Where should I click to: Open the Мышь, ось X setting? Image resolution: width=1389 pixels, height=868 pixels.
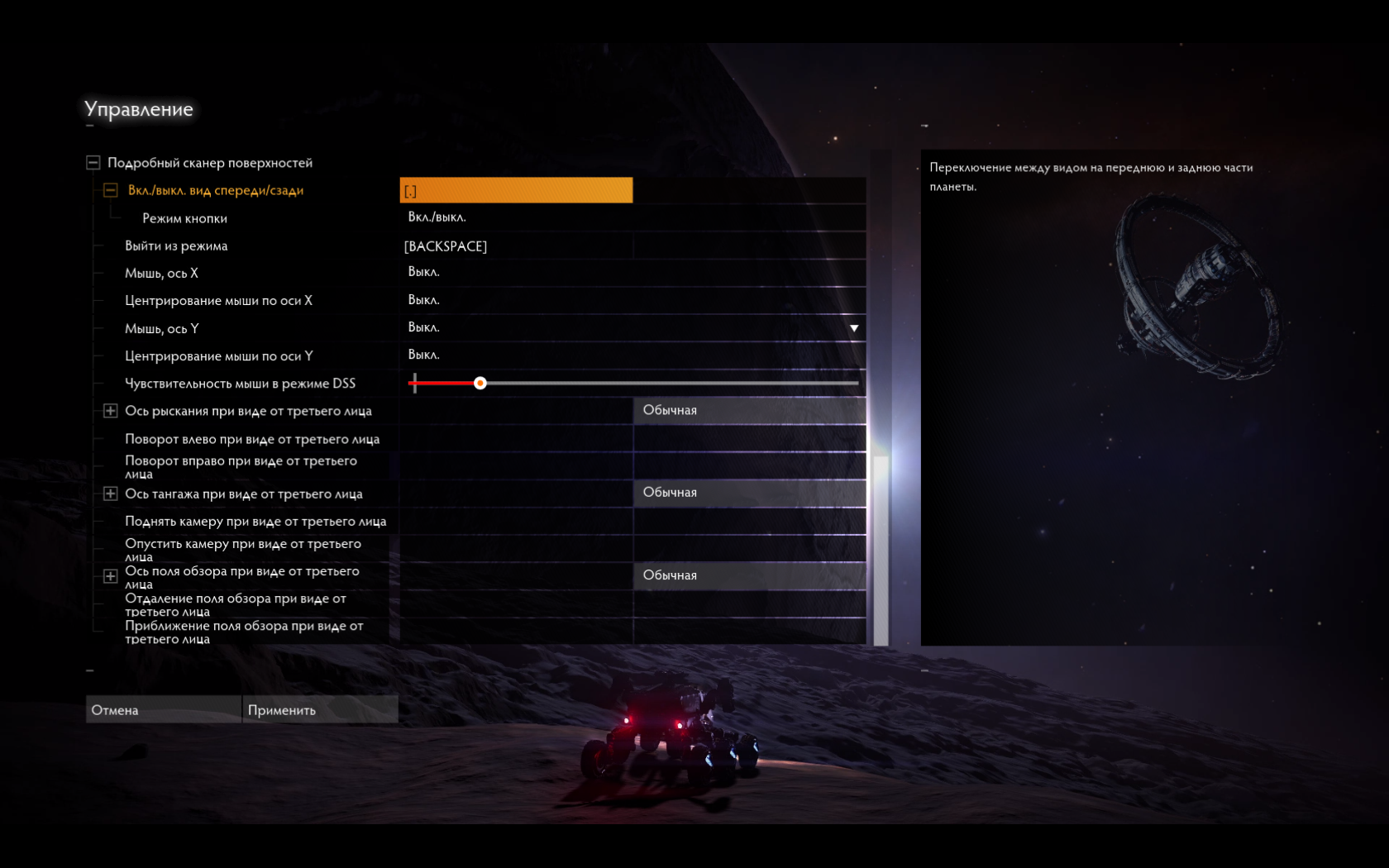(632, 272)
